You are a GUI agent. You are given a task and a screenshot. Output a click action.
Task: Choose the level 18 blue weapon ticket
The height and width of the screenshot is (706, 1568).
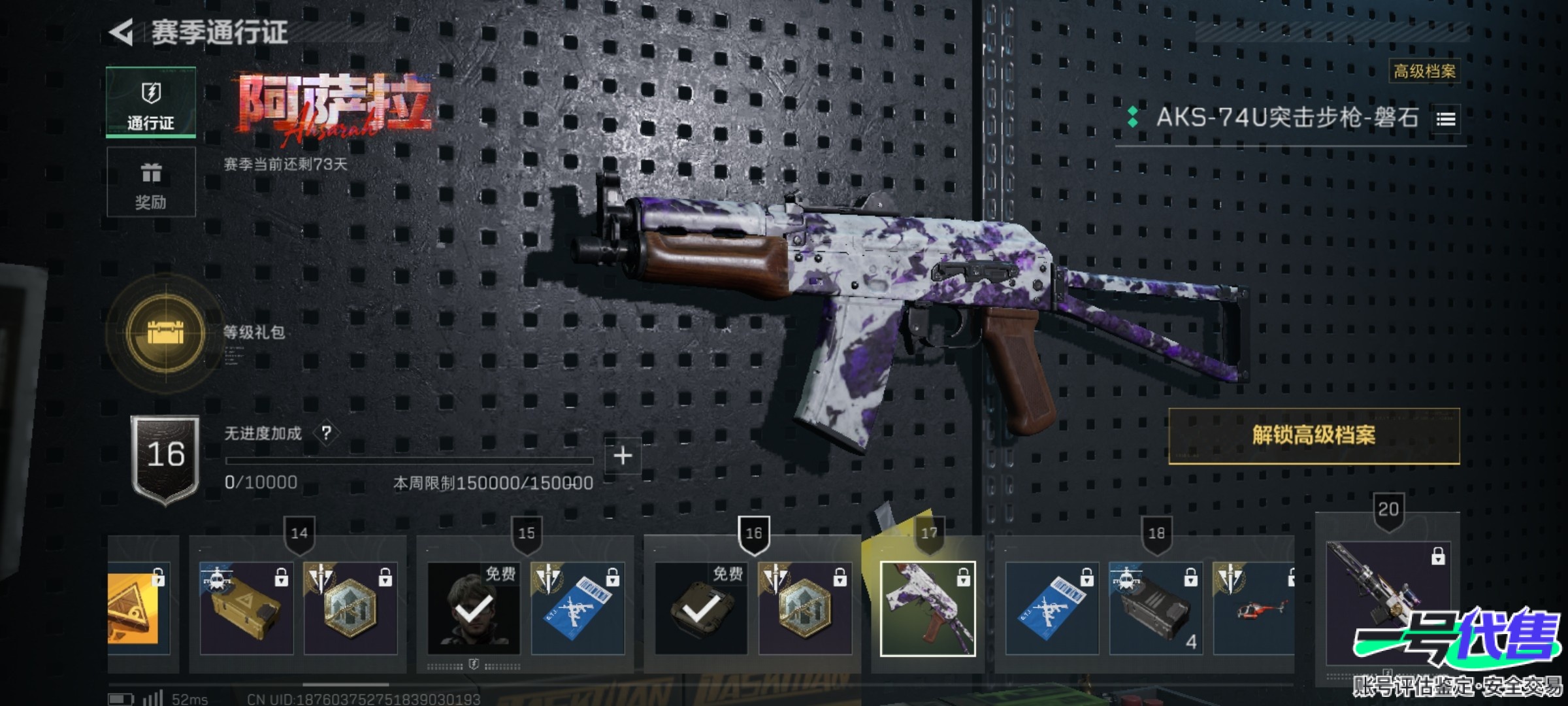point(1052,608)
